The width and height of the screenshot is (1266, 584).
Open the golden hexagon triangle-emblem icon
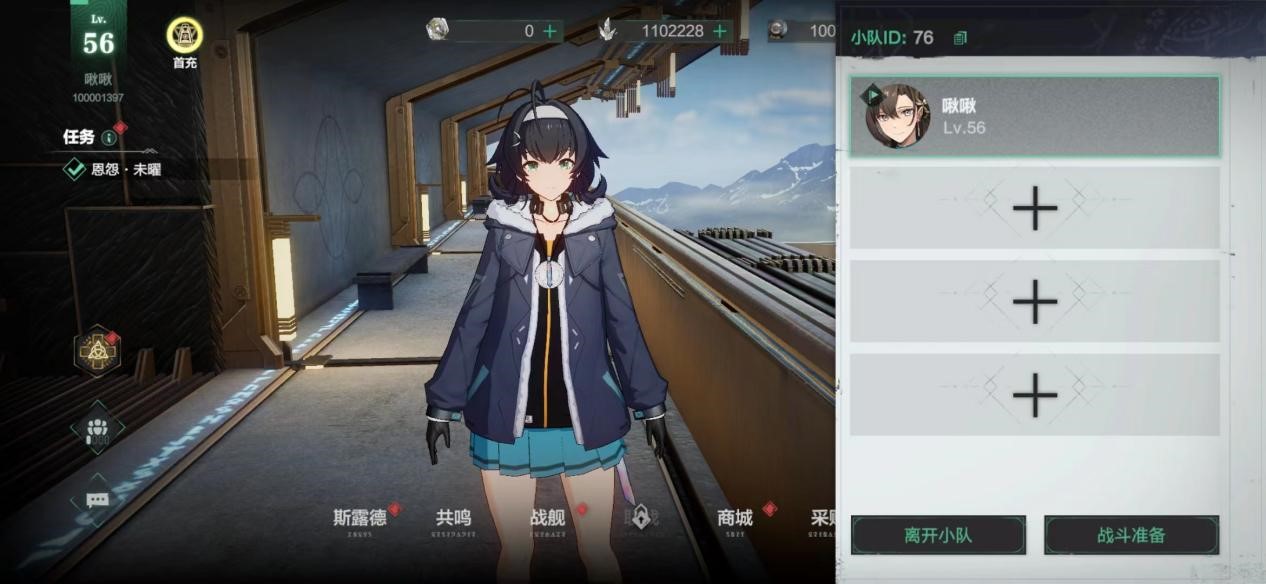[x=98, y=350]
